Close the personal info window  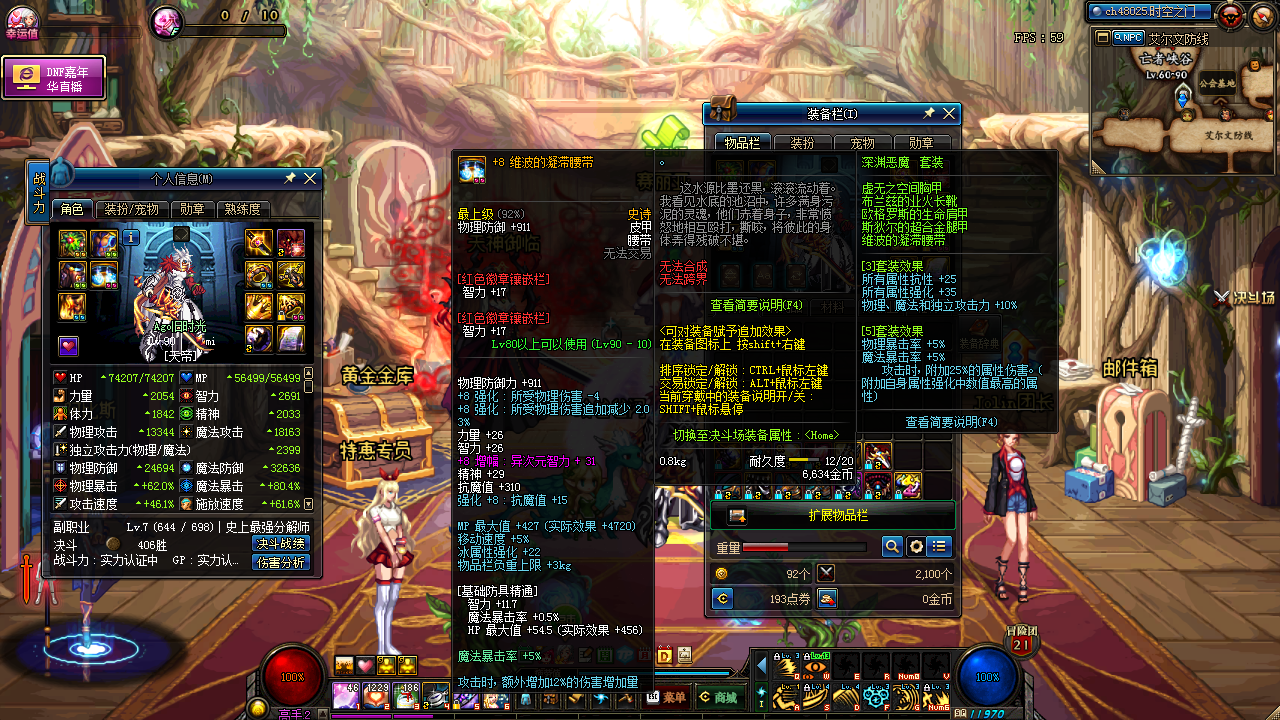310,179
